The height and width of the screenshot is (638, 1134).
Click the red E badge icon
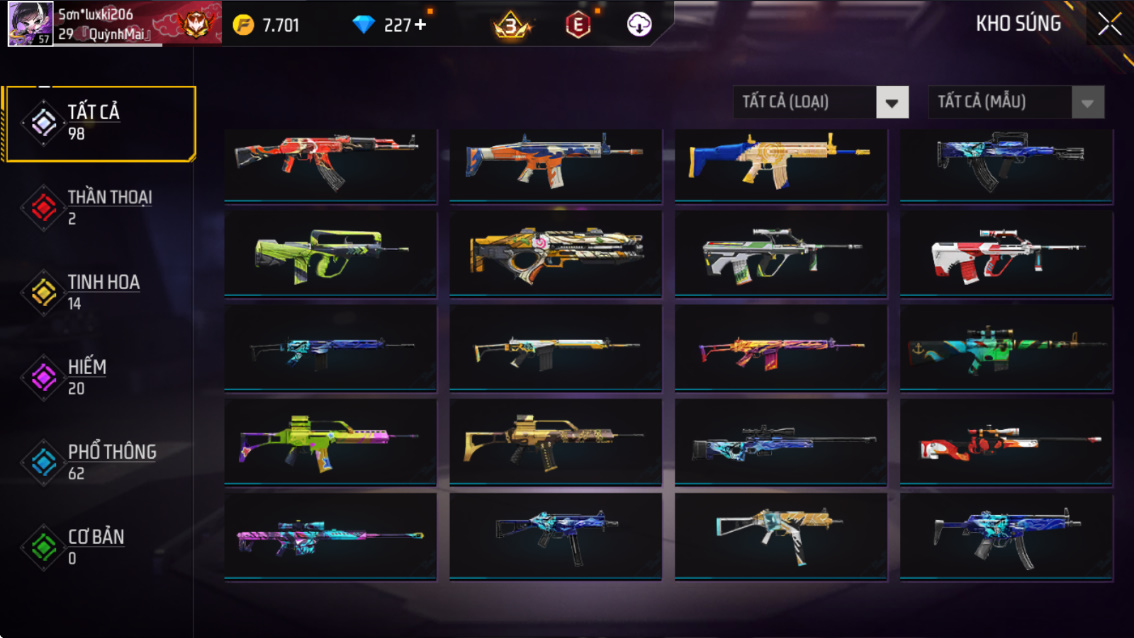[577, 25]
